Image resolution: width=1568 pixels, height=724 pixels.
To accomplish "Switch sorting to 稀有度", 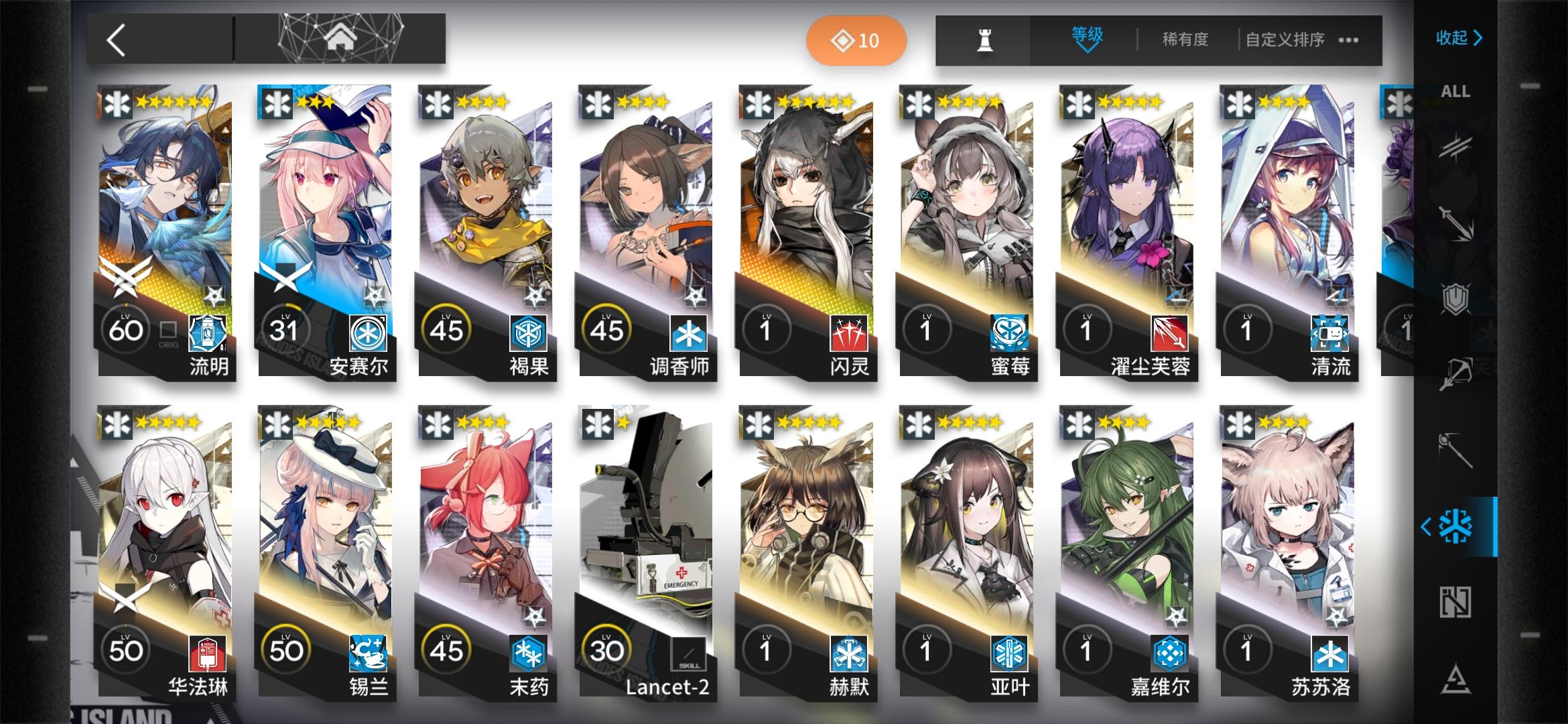I will click(1184, 40).
